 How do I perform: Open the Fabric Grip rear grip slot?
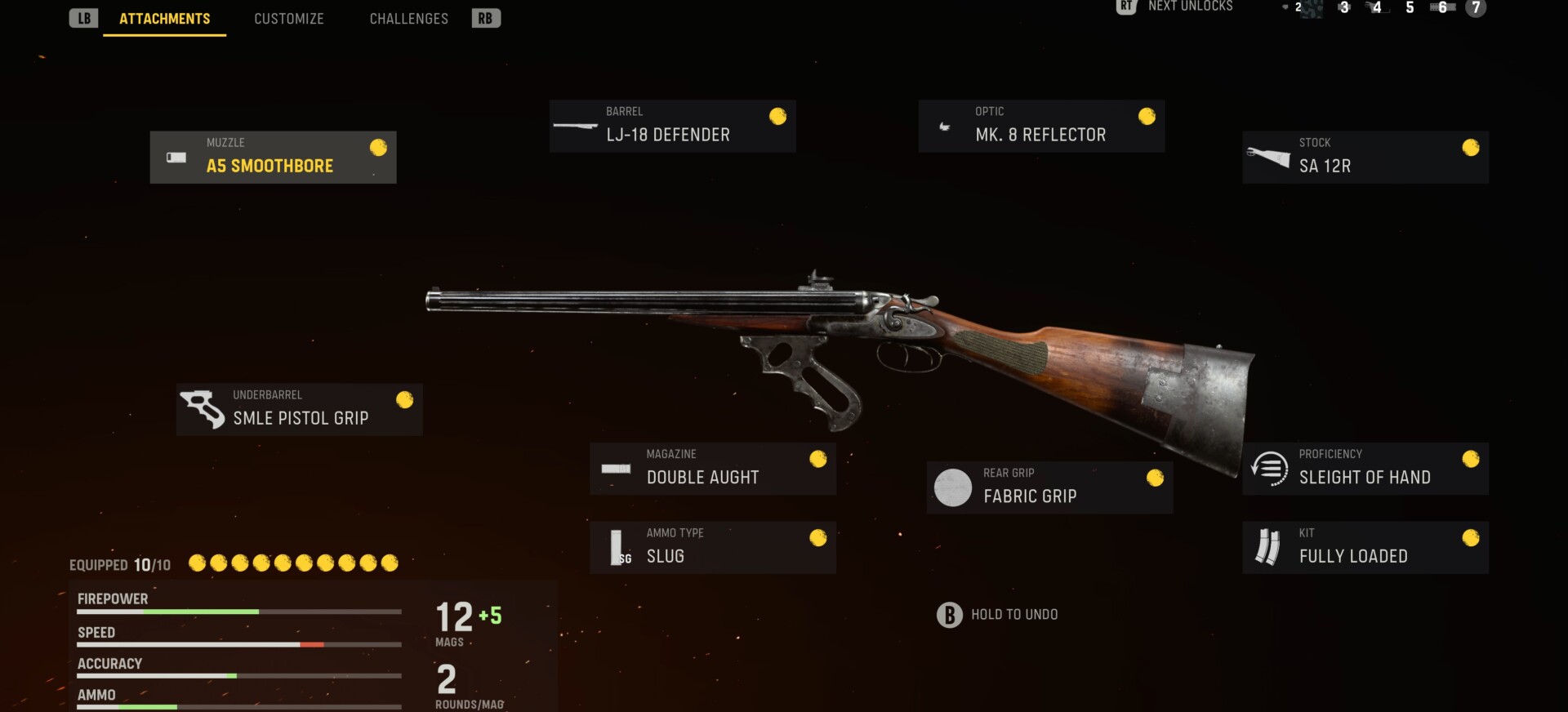[x=1049, y=487]
